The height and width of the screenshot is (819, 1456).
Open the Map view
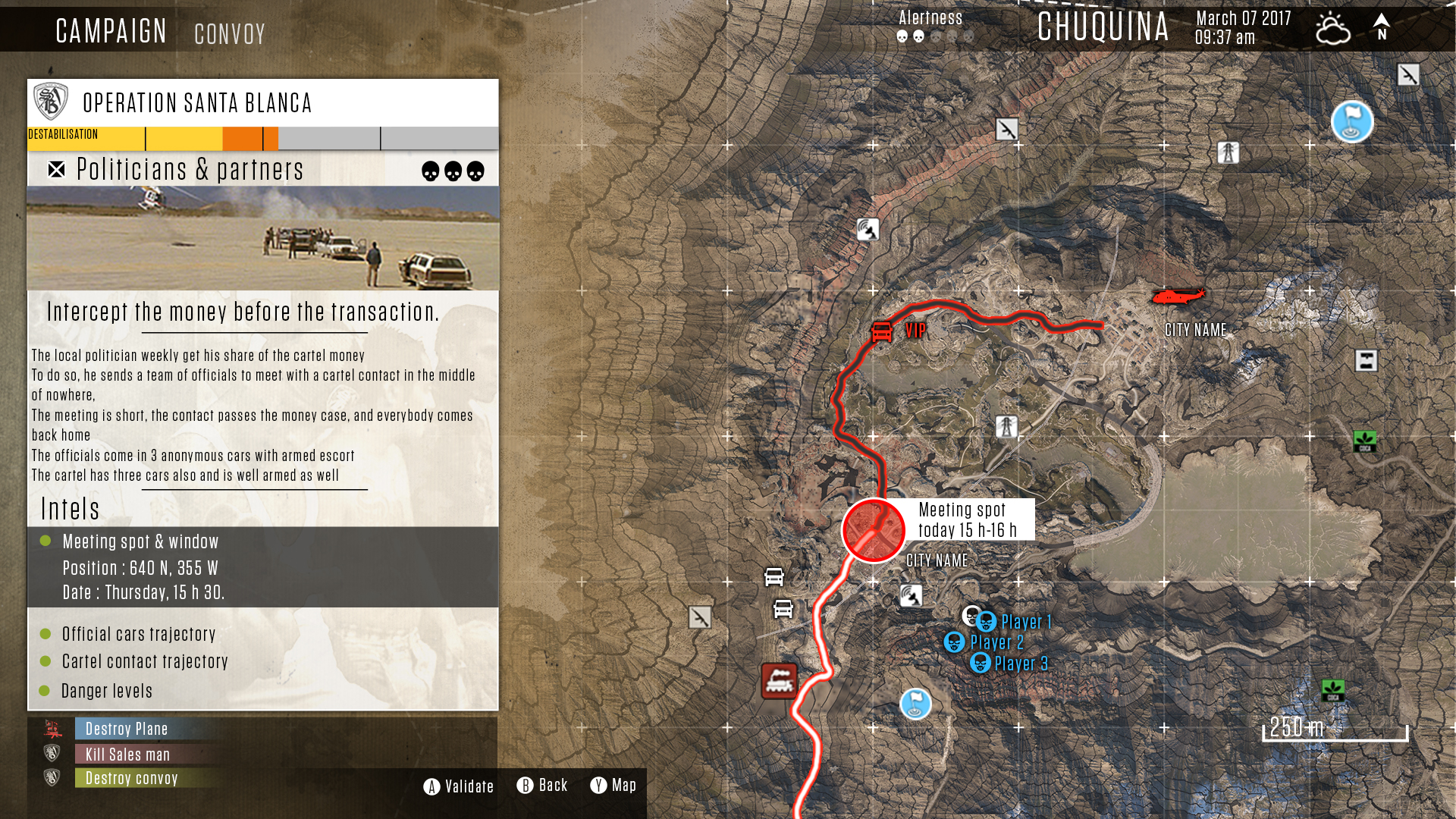613,786
